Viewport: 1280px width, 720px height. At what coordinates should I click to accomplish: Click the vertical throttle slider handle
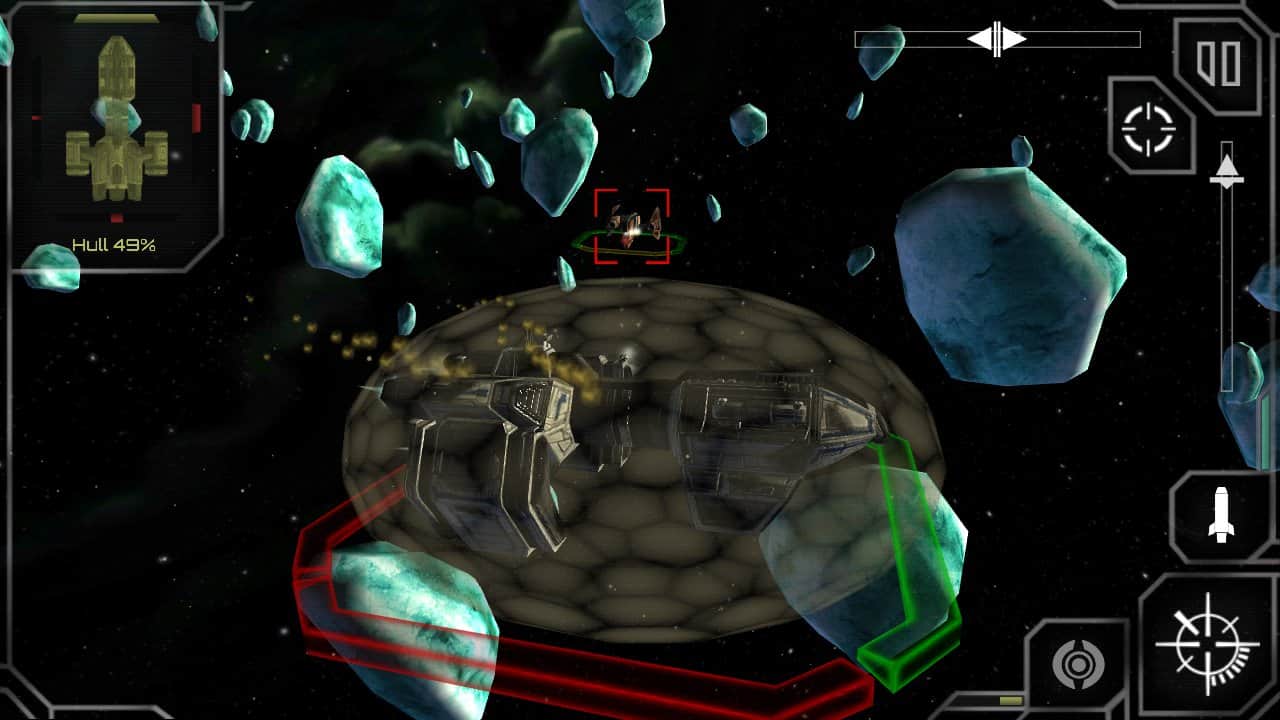(x=1227, y=171)
